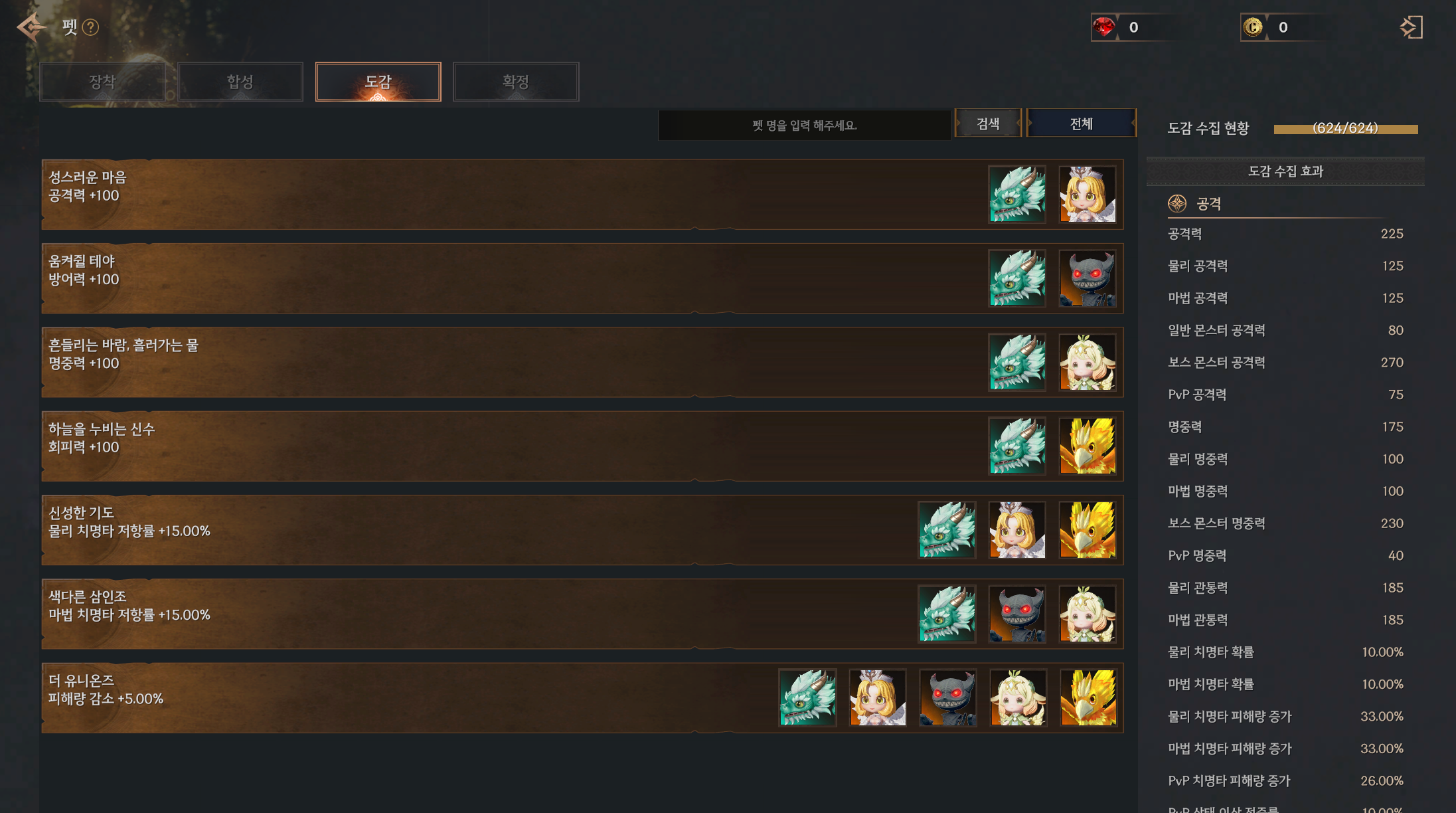Select the dark imp pet in 움켜쥘 테야
Image resolution: width=1456 pixels, height=813 pixels.
[x=1087, y=278]
